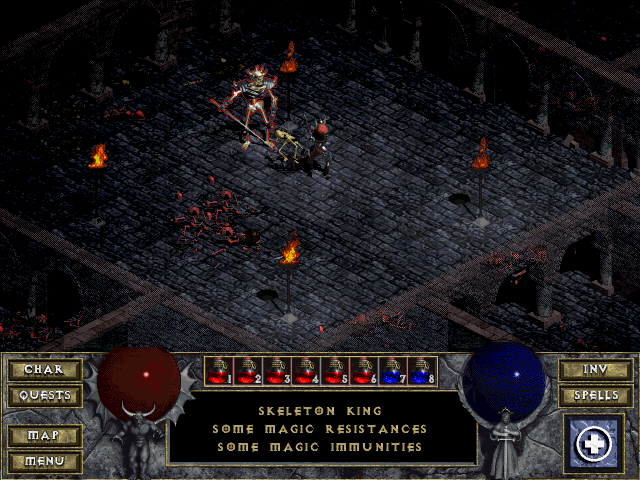Viewport: 640px width, 480px height.
Task: Use the healing potion in belt slot 4
Action: click(306, 371)
